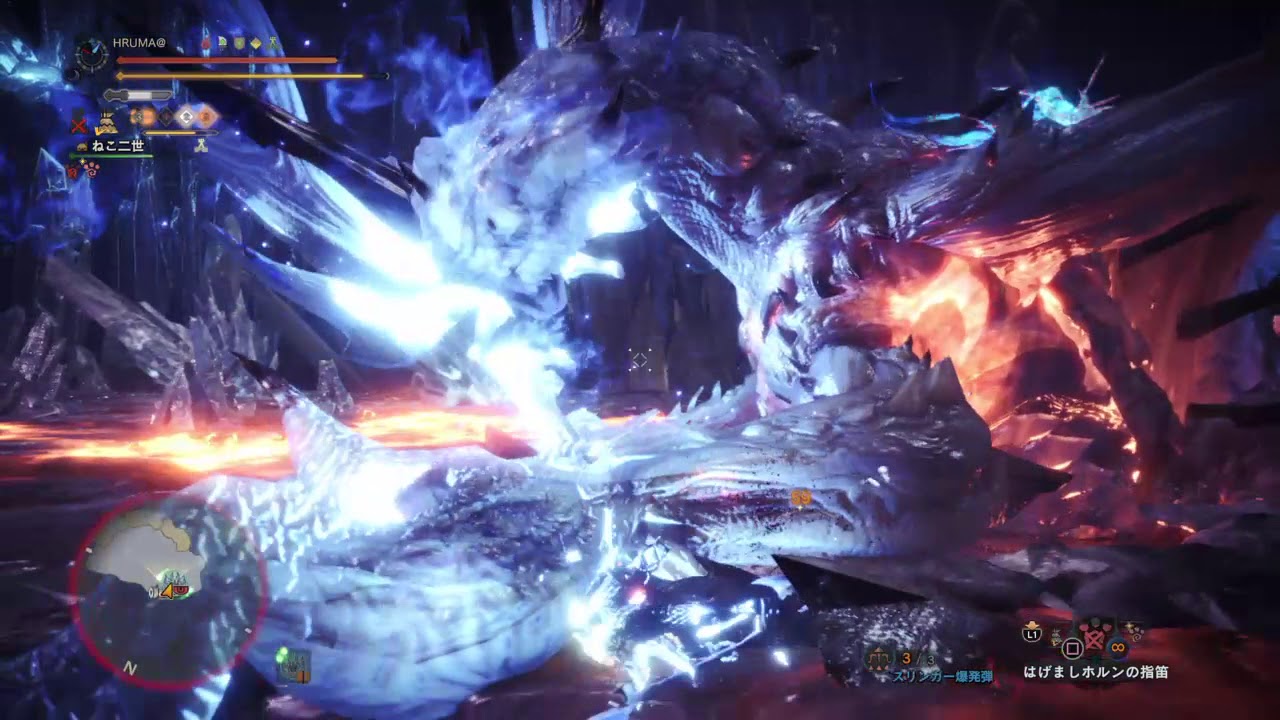This screenshot has height=720, width=1280.
Task: Click the red X status icon
Action: (78, 124)
